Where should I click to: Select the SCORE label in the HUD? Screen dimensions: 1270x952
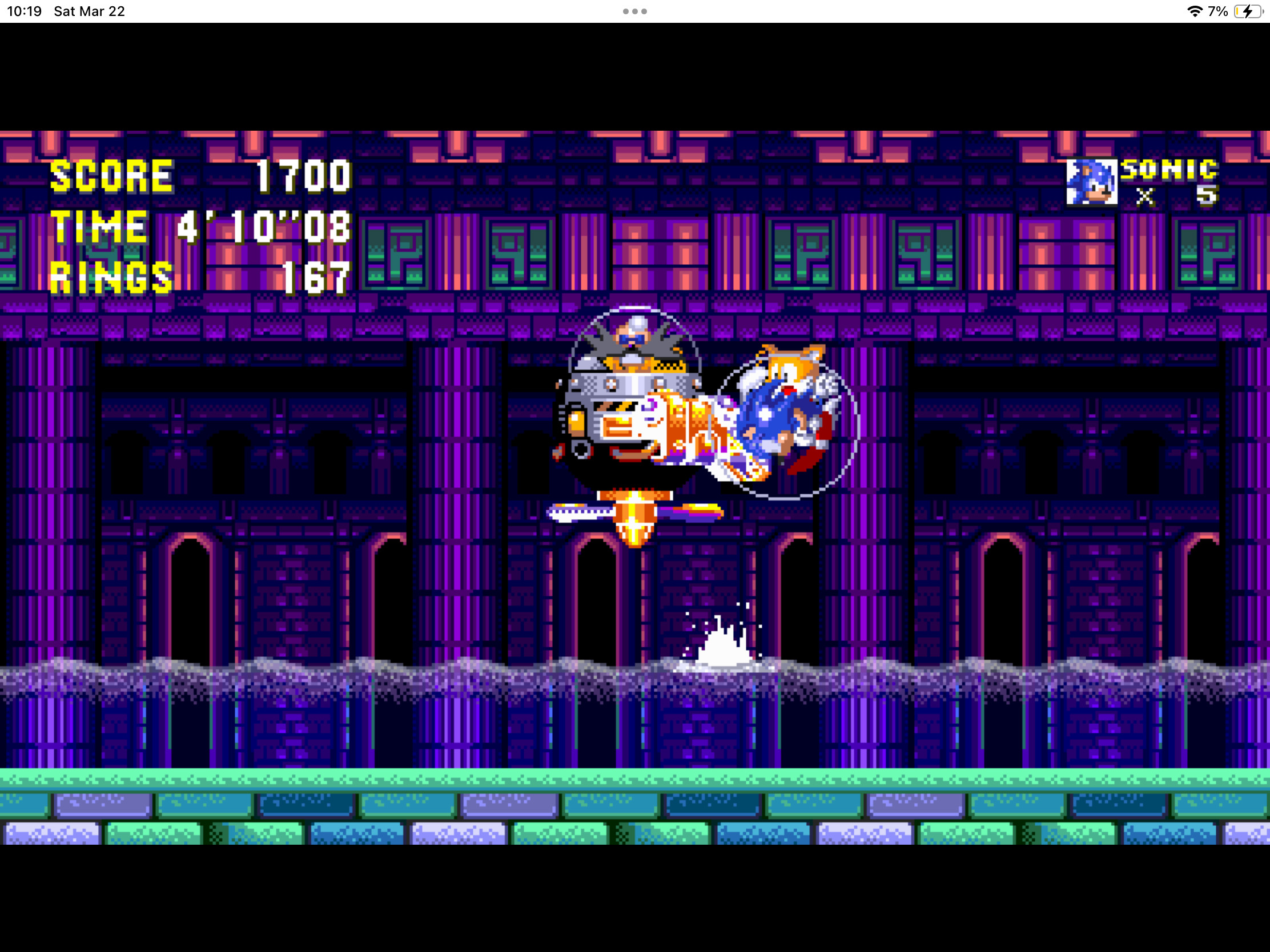110,175
